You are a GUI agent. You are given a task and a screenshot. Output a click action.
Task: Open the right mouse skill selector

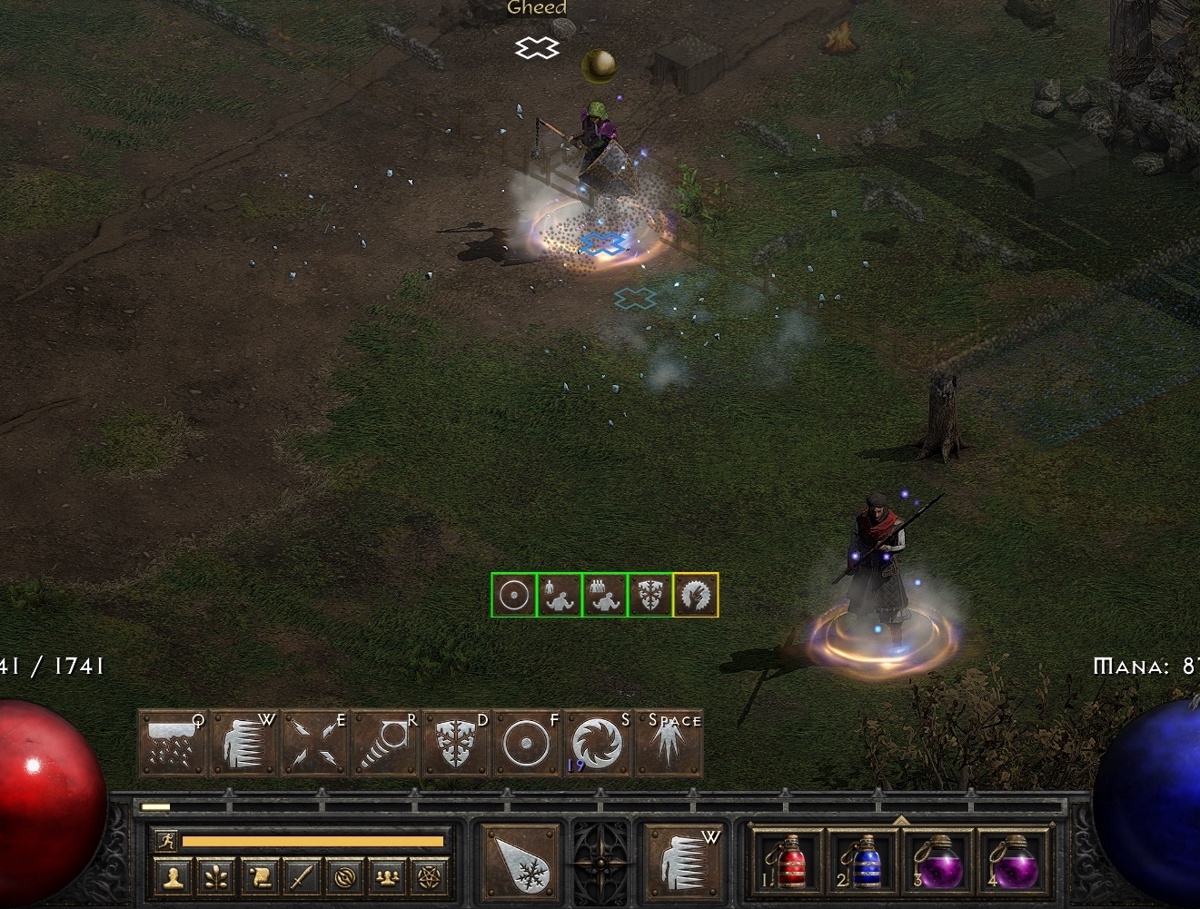(x=684, y=863)
